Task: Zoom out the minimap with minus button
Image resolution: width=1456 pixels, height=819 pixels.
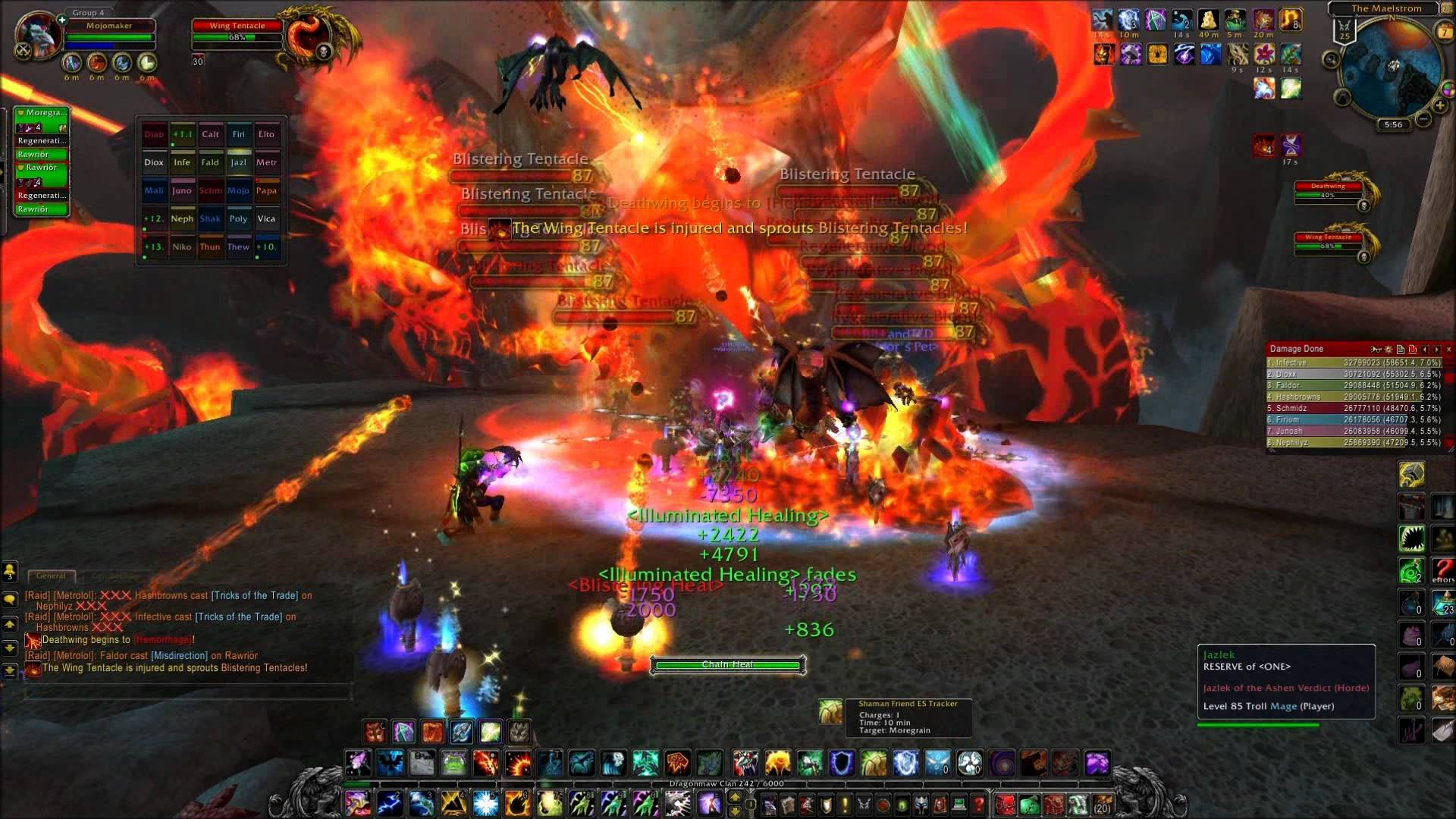Action: coord(1423,119)
